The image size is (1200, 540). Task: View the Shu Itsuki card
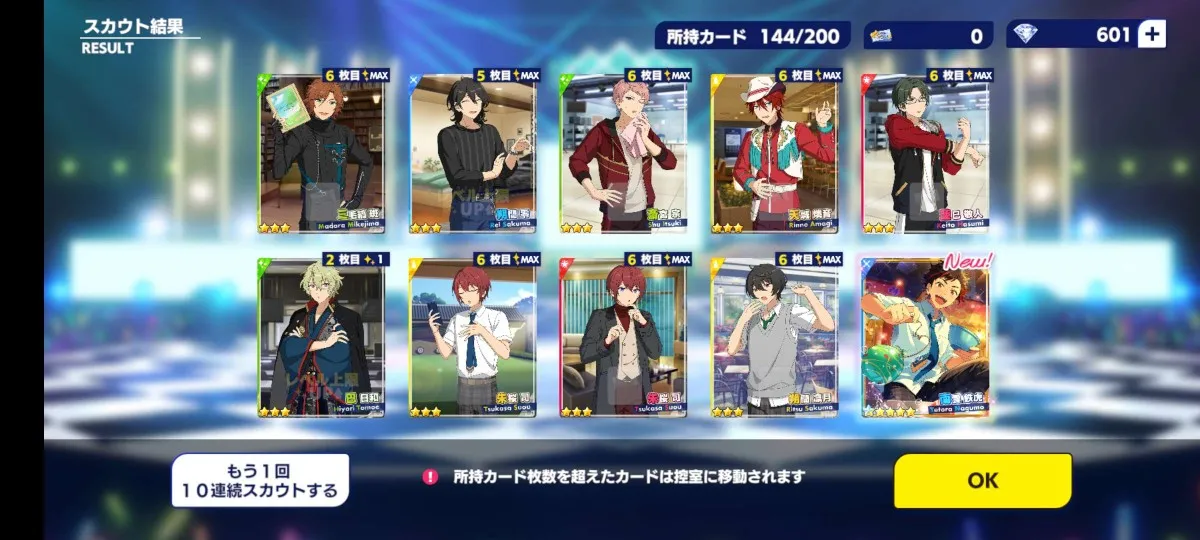pyautogui.click(x=623, y=152)
